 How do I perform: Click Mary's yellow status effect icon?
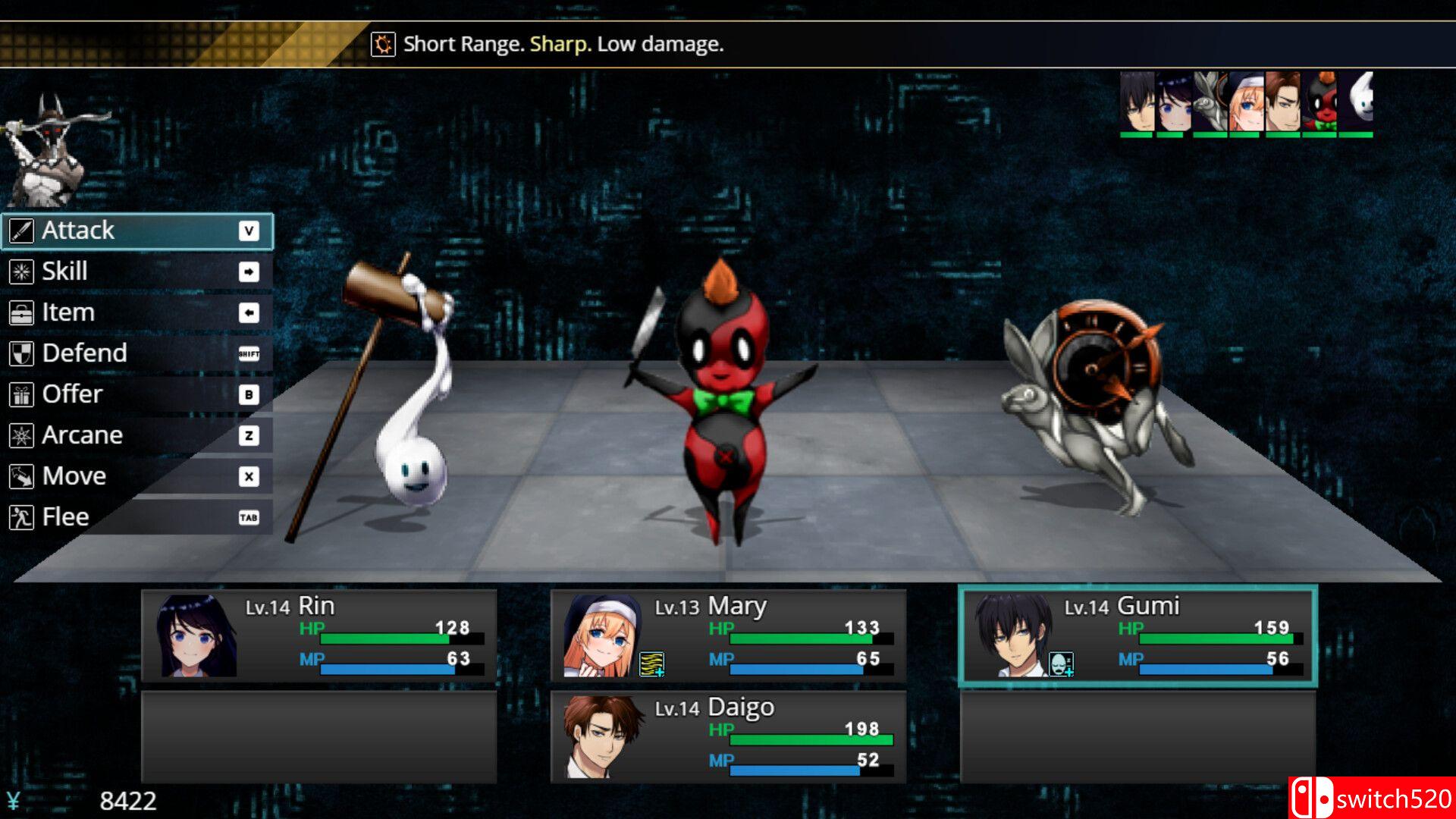[x=651, y=664]
